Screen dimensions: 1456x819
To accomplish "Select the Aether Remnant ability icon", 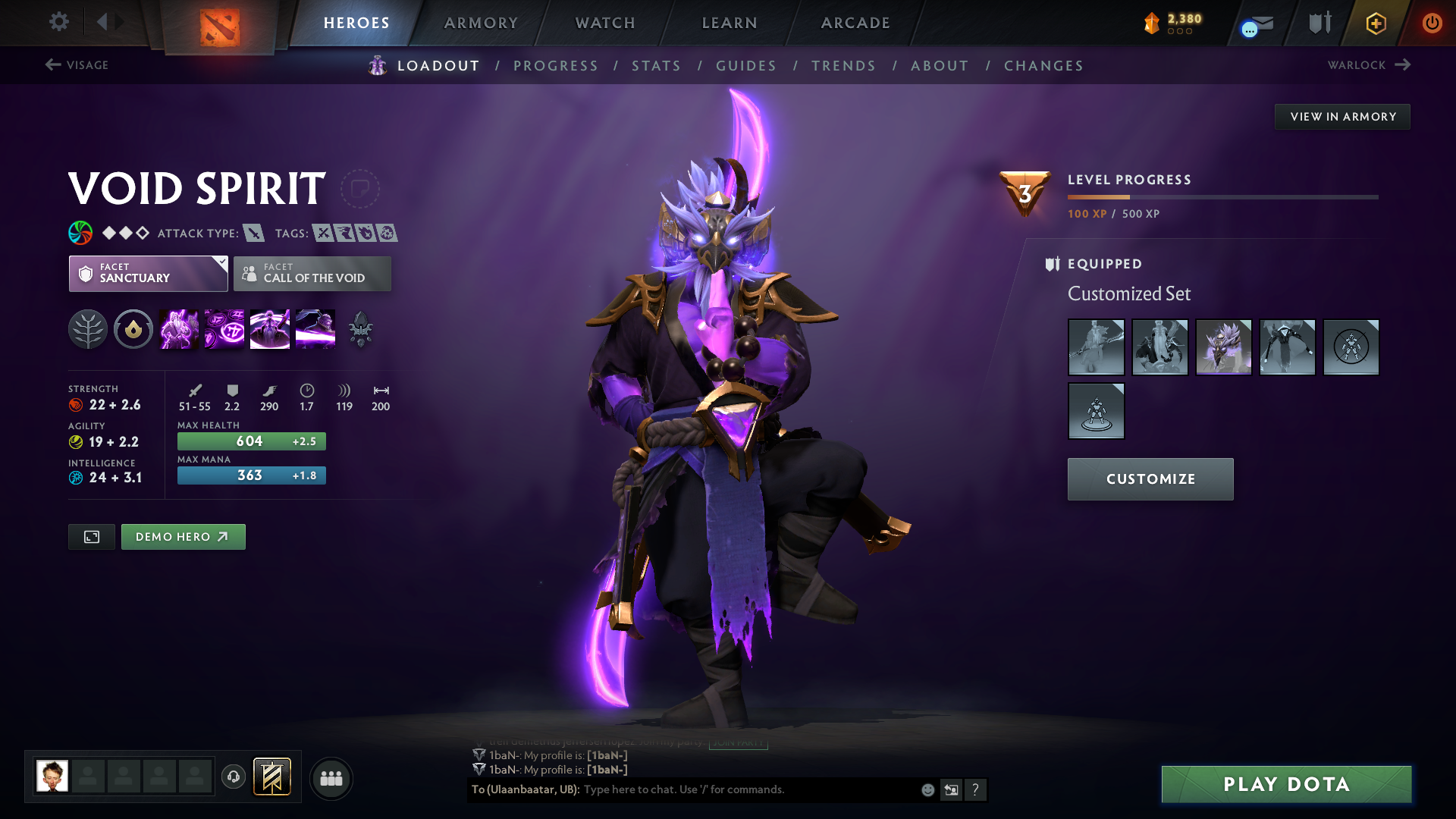I will coord(178,329).
